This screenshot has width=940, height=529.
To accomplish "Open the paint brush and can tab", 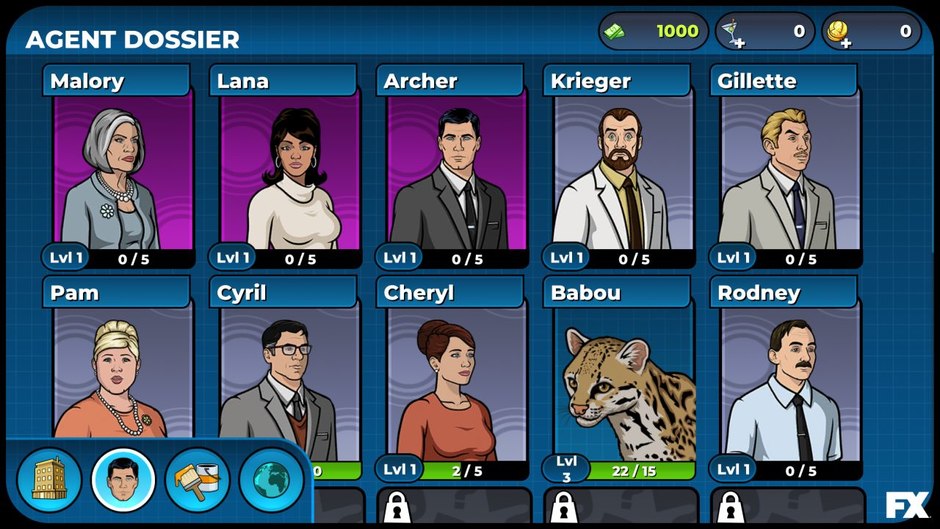I will (197, 480).
